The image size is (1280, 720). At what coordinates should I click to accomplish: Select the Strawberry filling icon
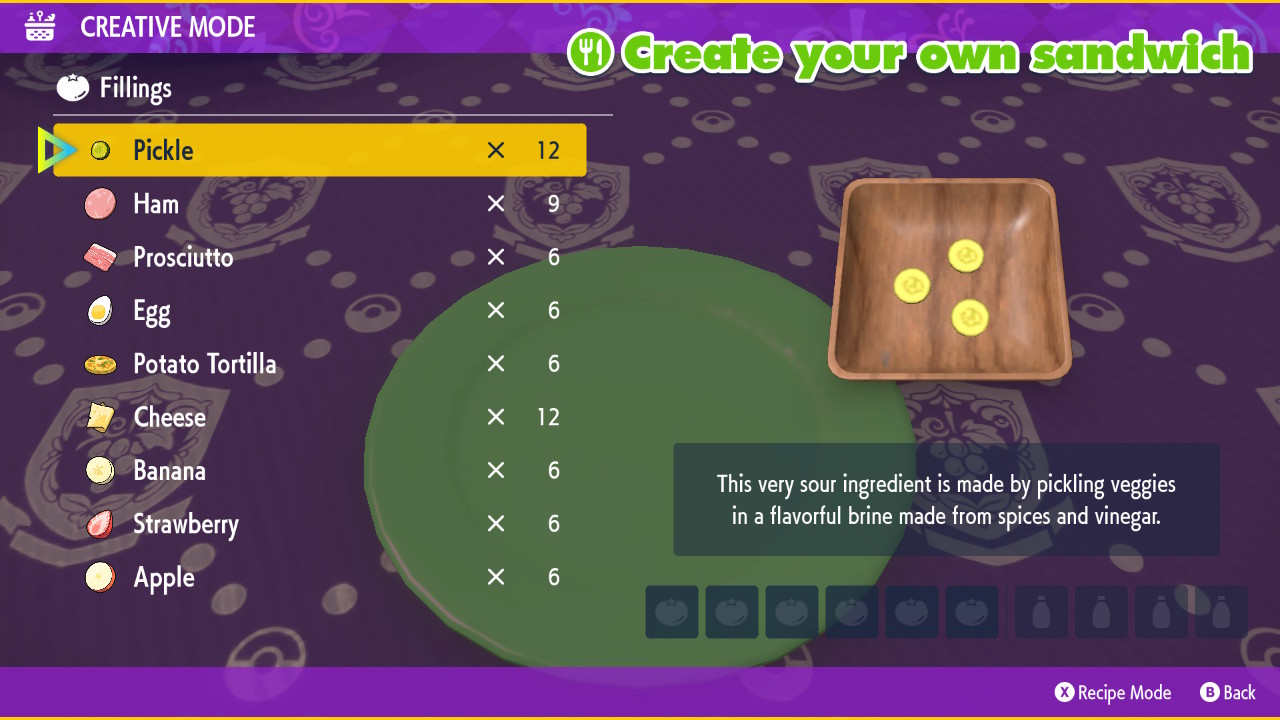pyautogui.click(x=100, y=524)
